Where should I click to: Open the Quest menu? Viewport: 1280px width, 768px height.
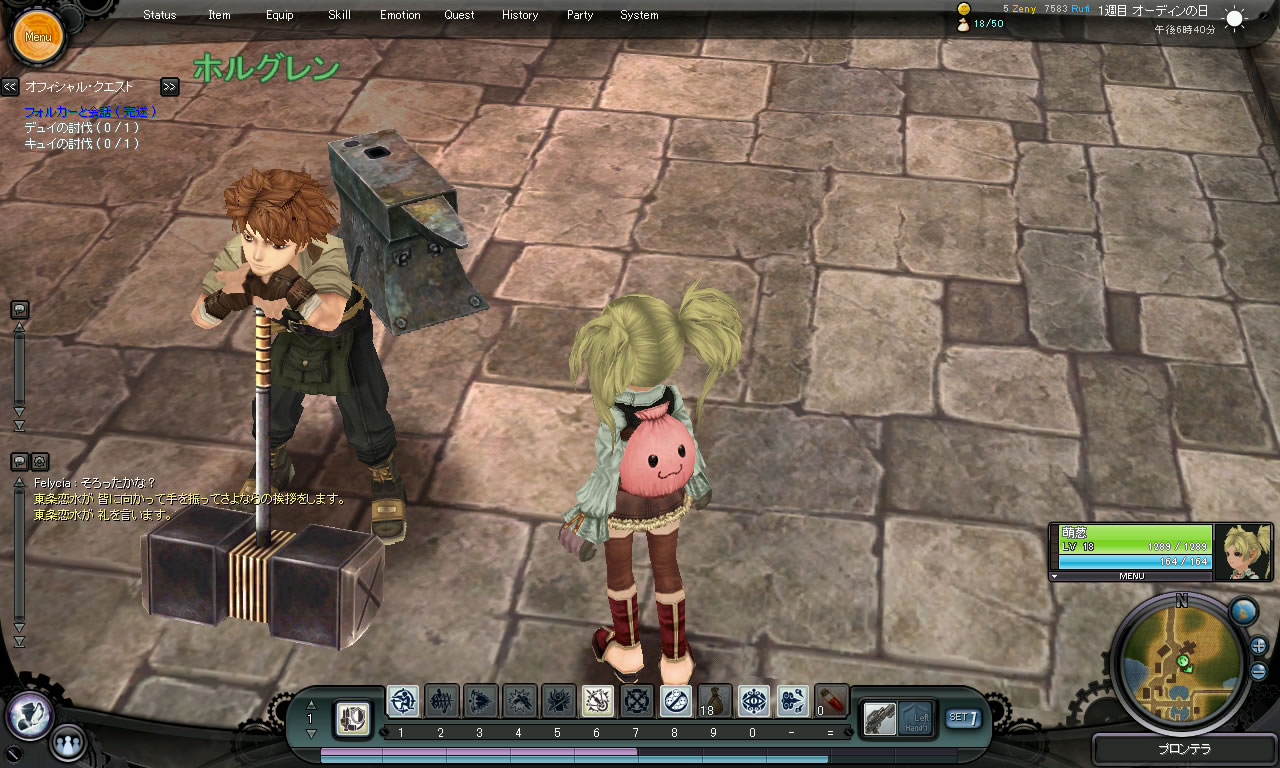(x=460, y=15)
